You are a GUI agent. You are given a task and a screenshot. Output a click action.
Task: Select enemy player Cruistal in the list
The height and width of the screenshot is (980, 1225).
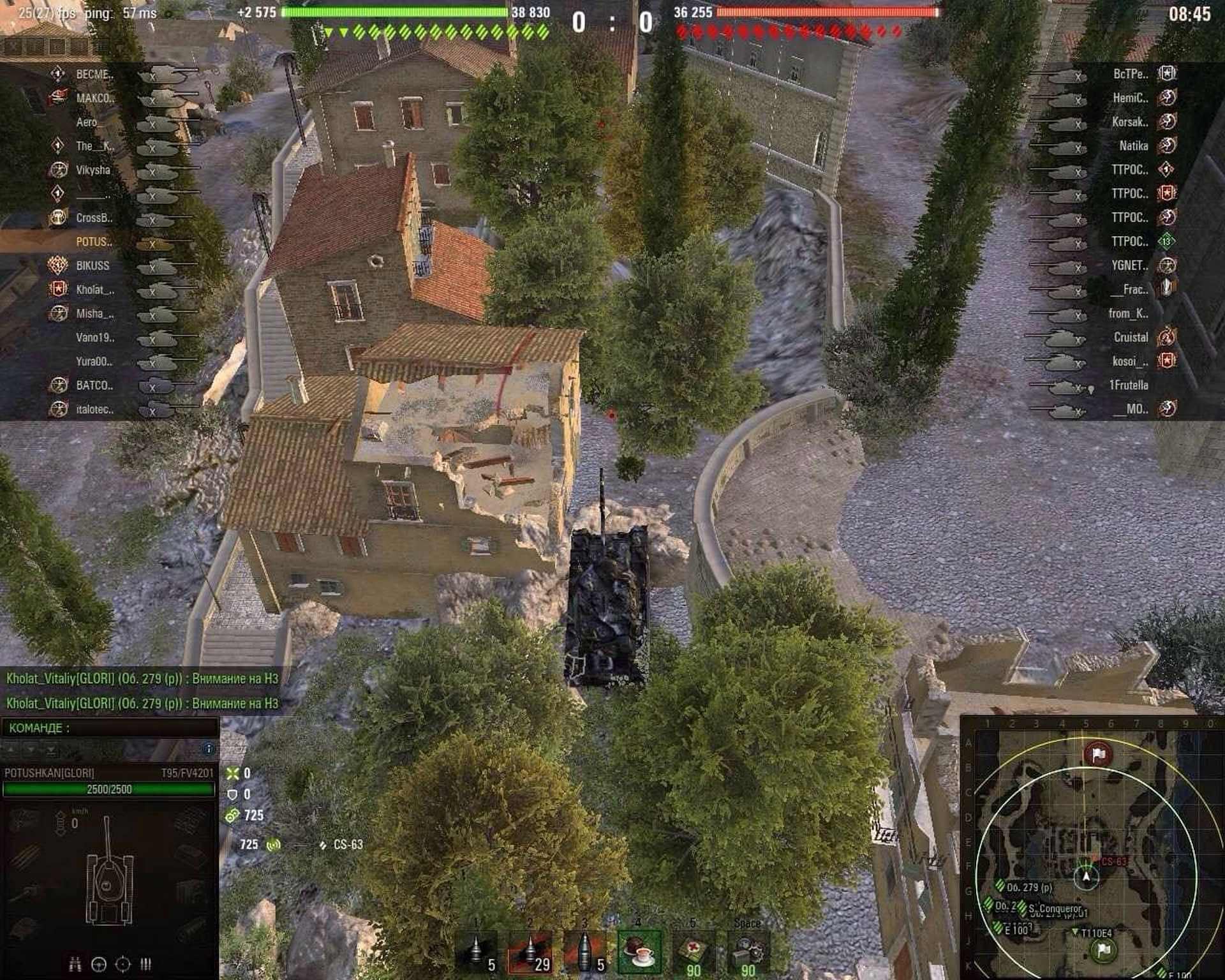[1131, 337]
